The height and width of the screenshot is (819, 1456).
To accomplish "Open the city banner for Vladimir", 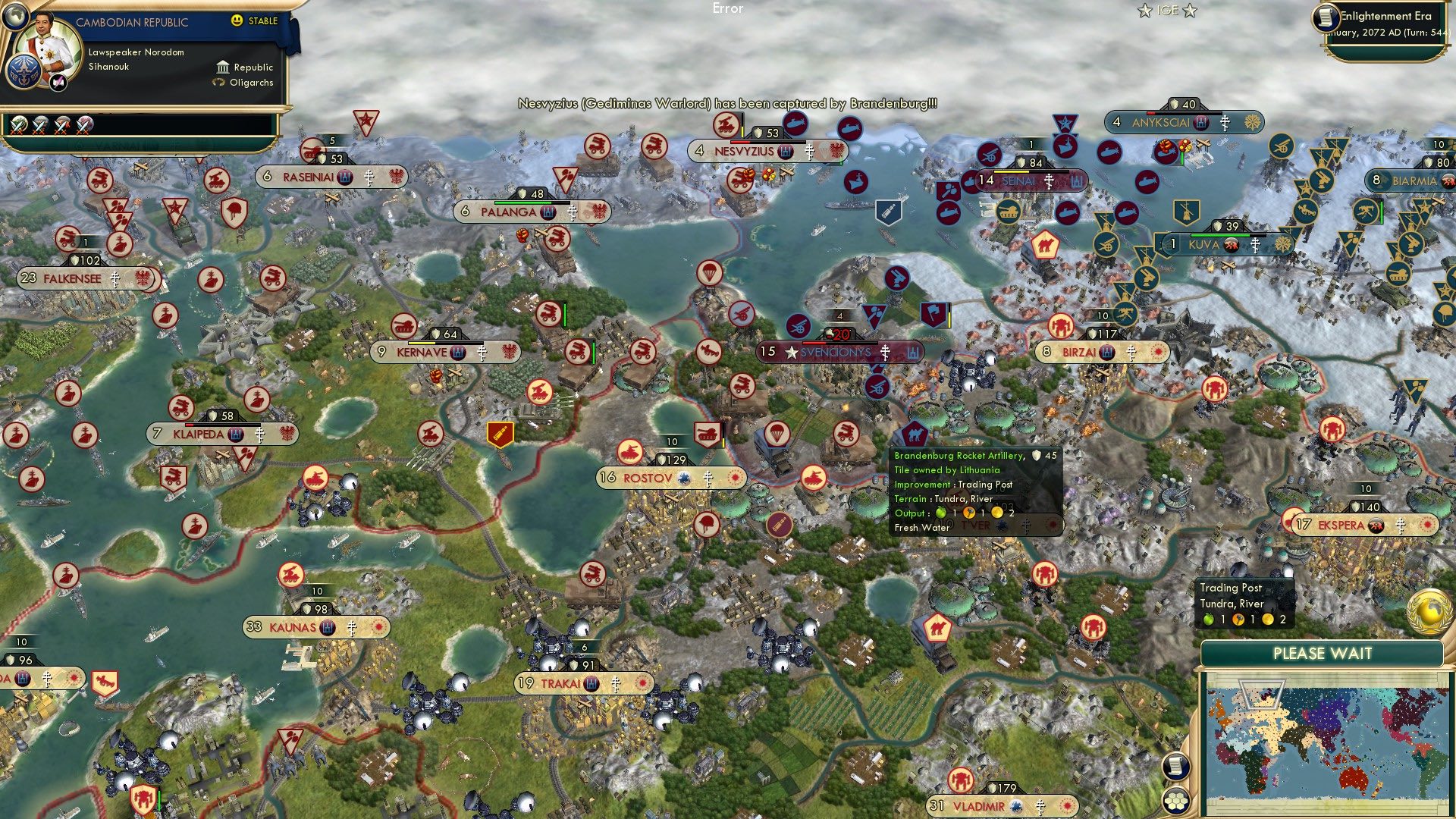I will point(979,806).
